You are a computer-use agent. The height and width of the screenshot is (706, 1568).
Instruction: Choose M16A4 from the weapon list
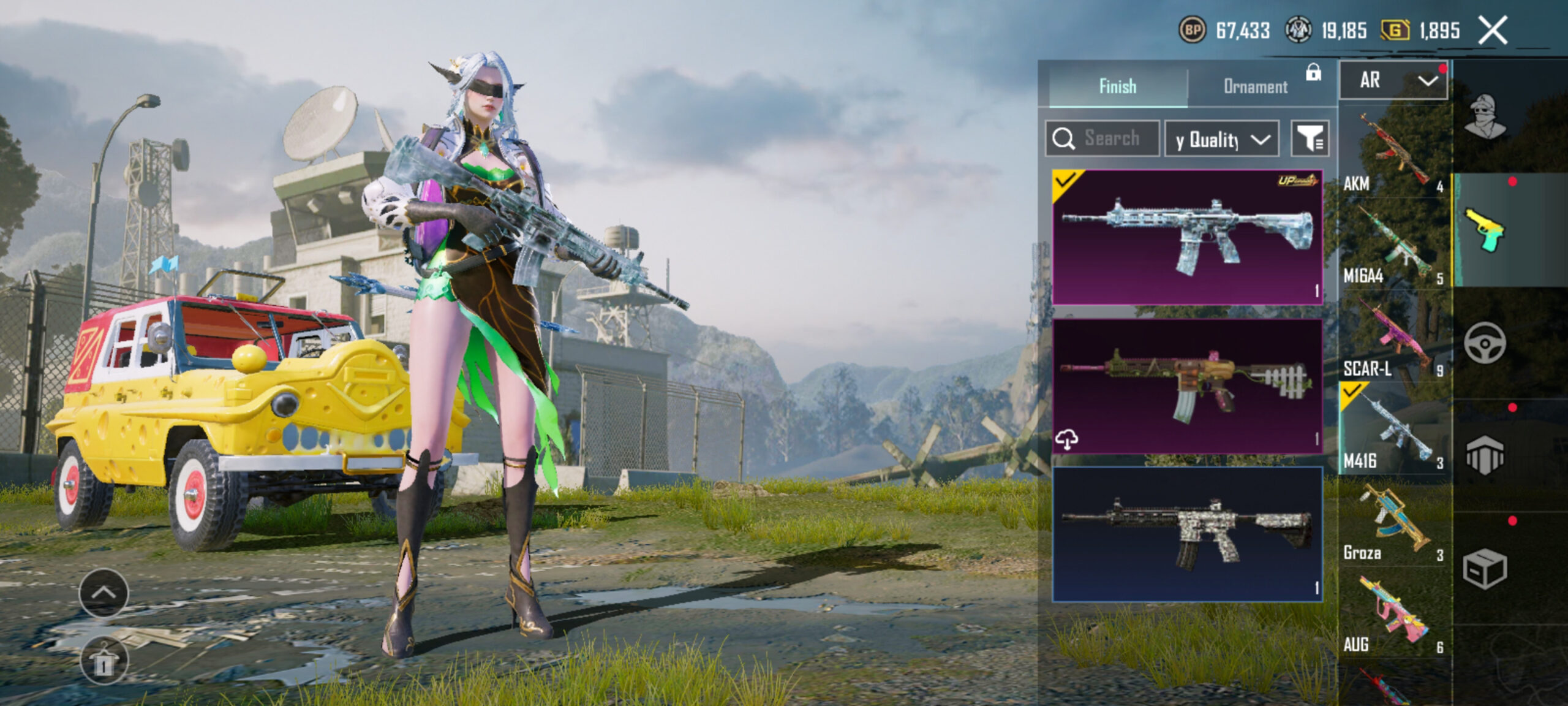(1393, 245)
